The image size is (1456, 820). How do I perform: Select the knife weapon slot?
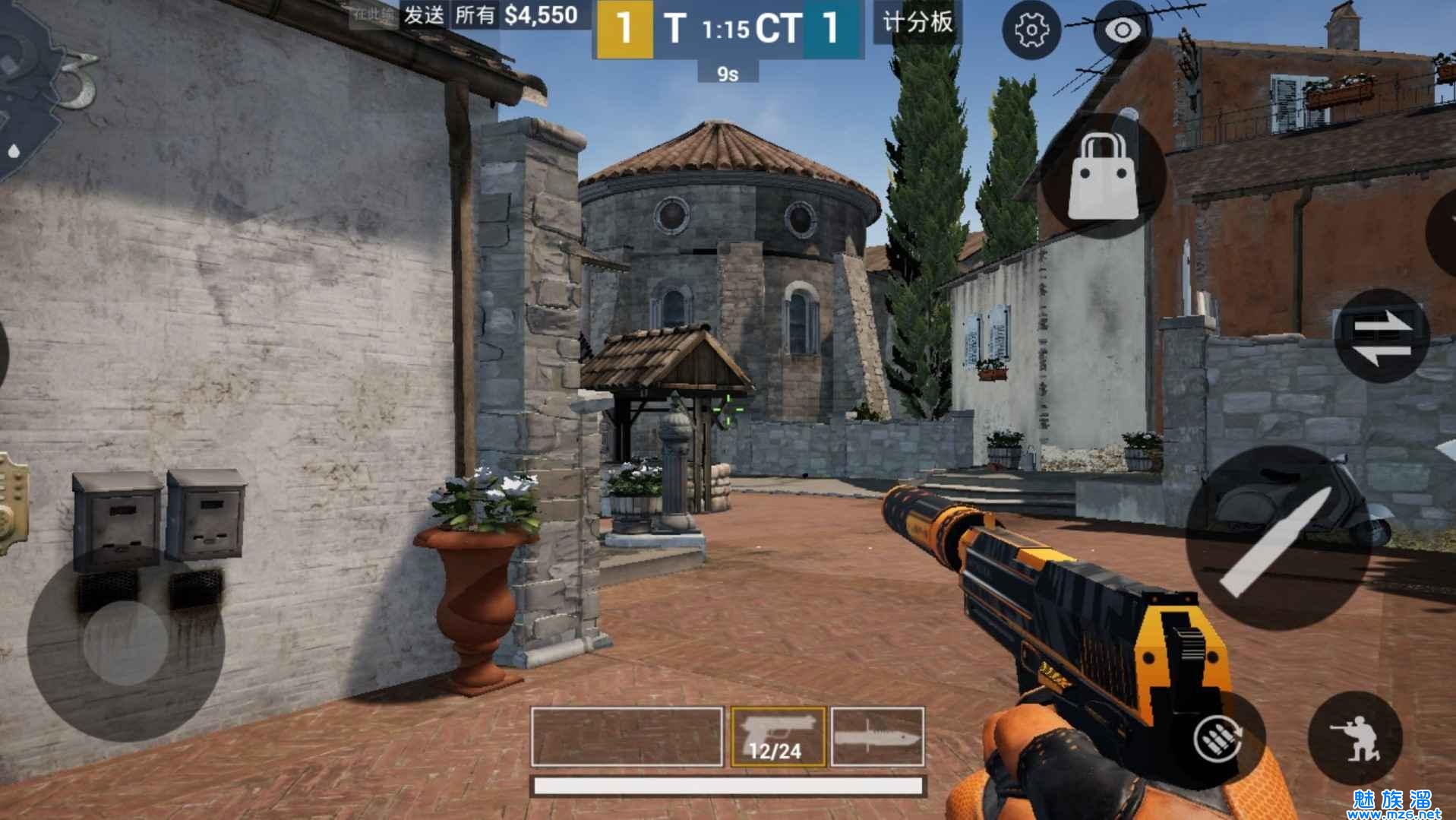[877, 736]
